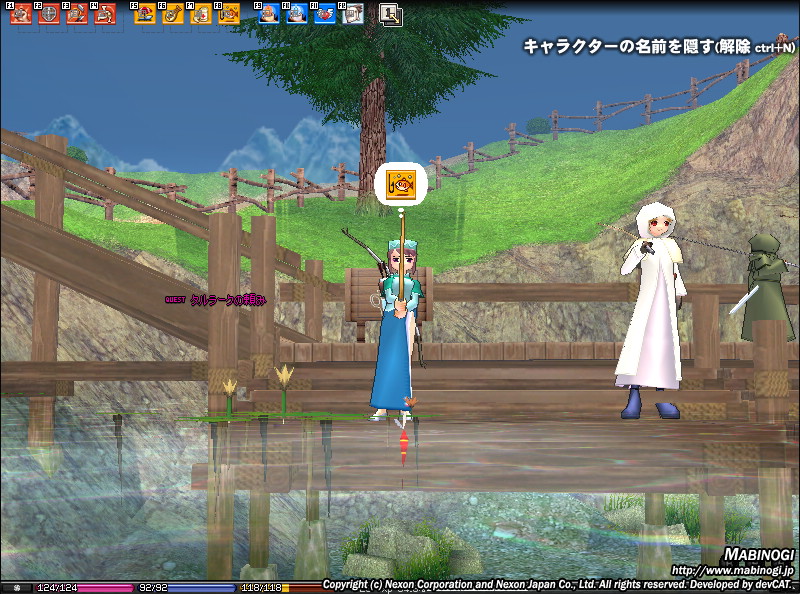Select the blue F9 skill icon
The width and height of the screenshot is (800, 594).
(269, 14)
